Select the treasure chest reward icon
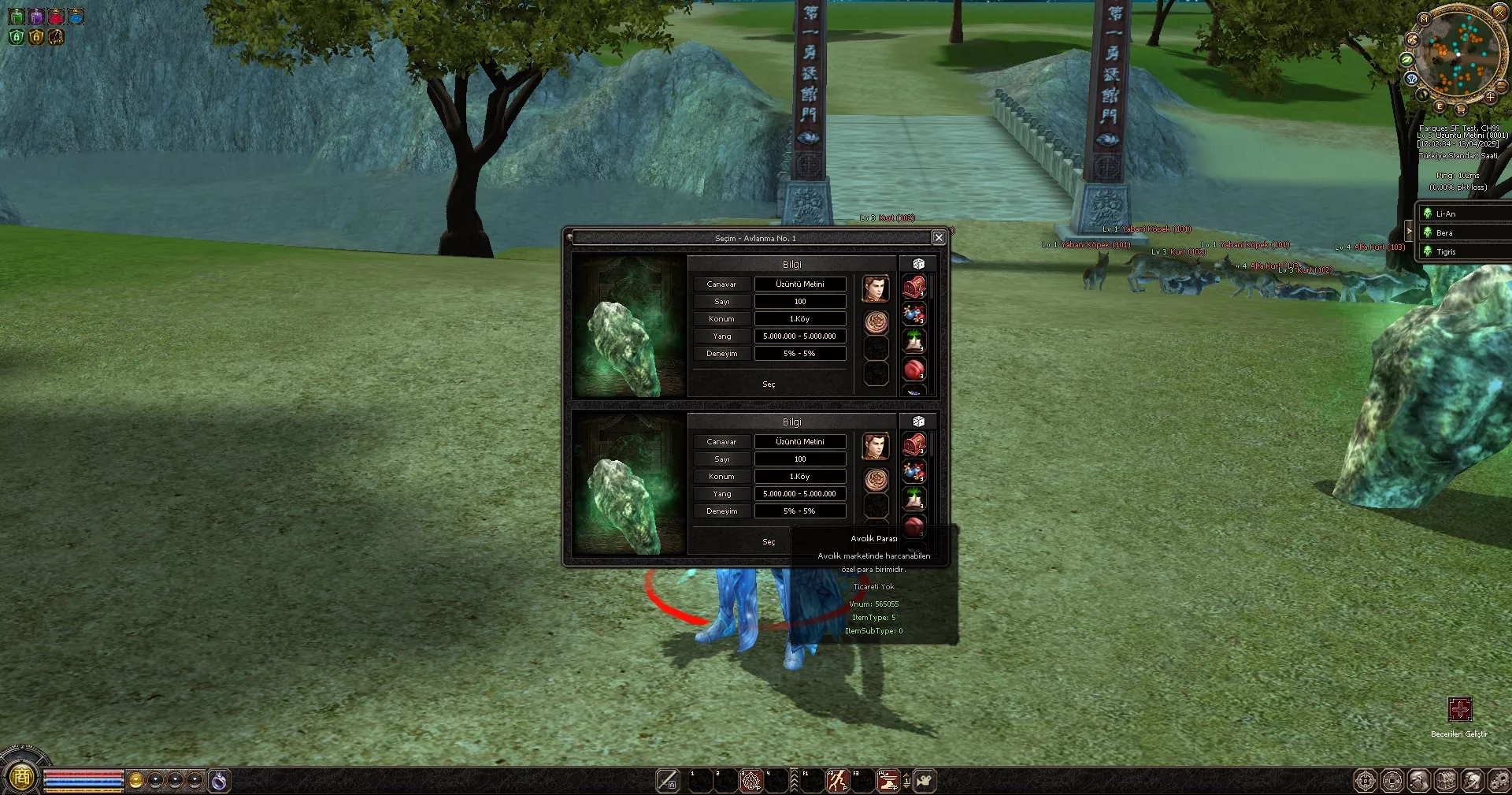The height and width of the screenshot is (795, 1512). tap(913, 286)
